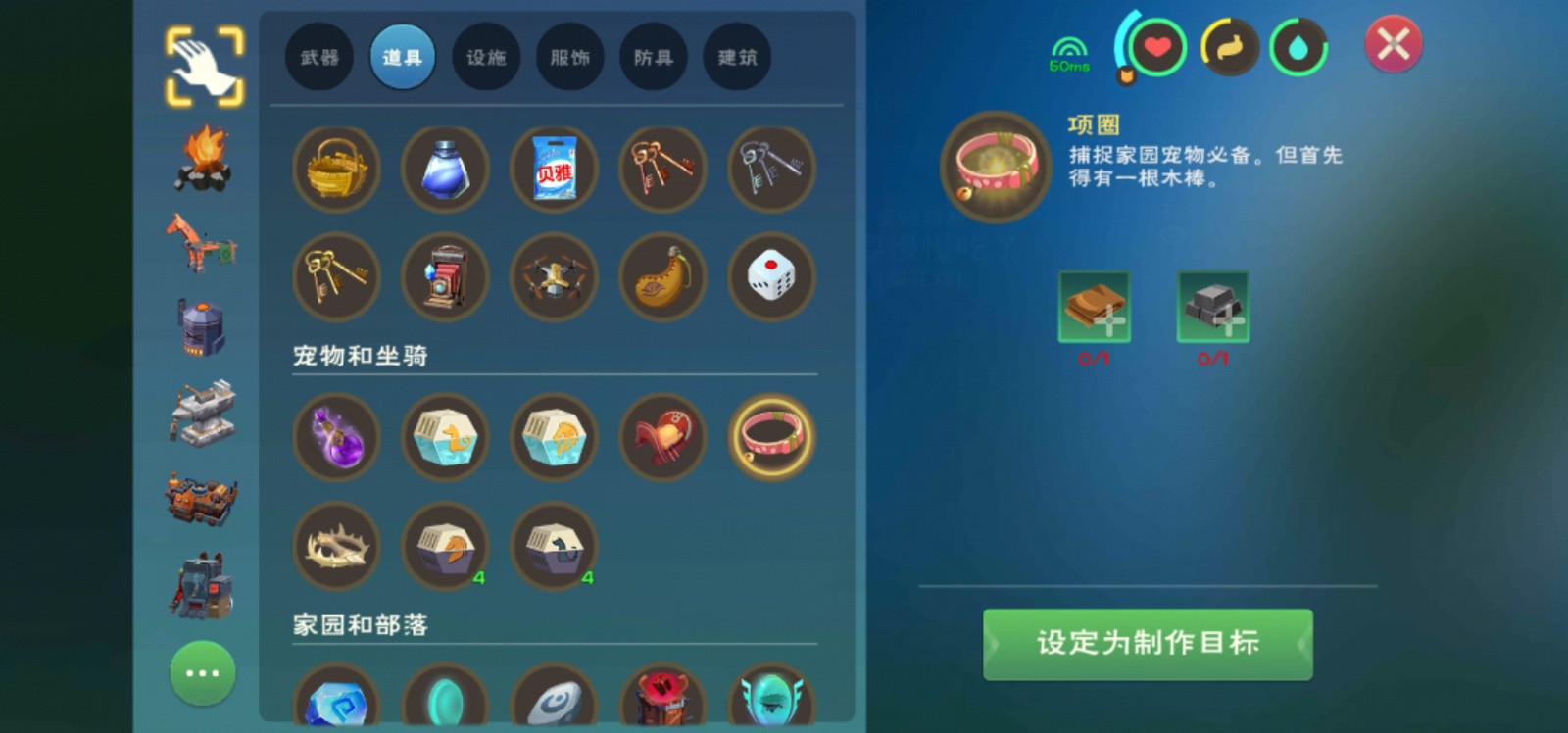Switch to the 武器 tab
The image size is (1568, 733).
pos(318,57)
